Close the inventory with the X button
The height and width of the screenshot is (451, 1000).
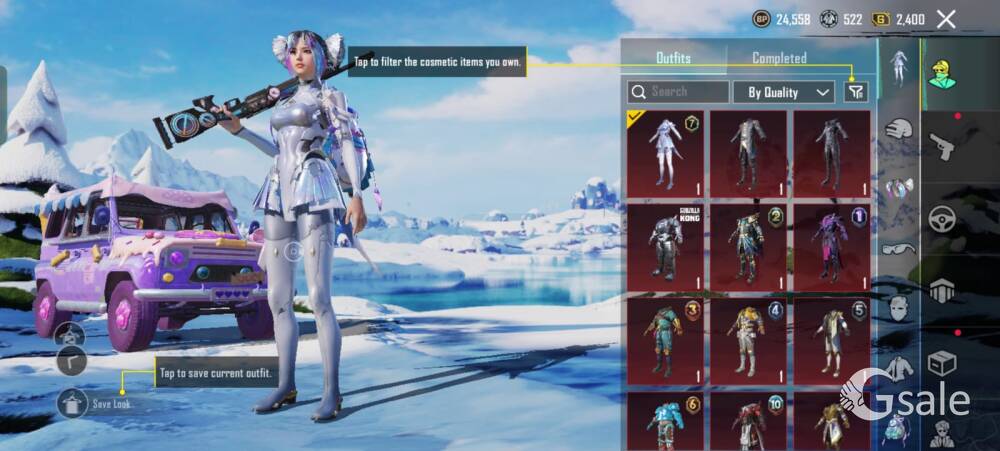[x=946, y=19]
